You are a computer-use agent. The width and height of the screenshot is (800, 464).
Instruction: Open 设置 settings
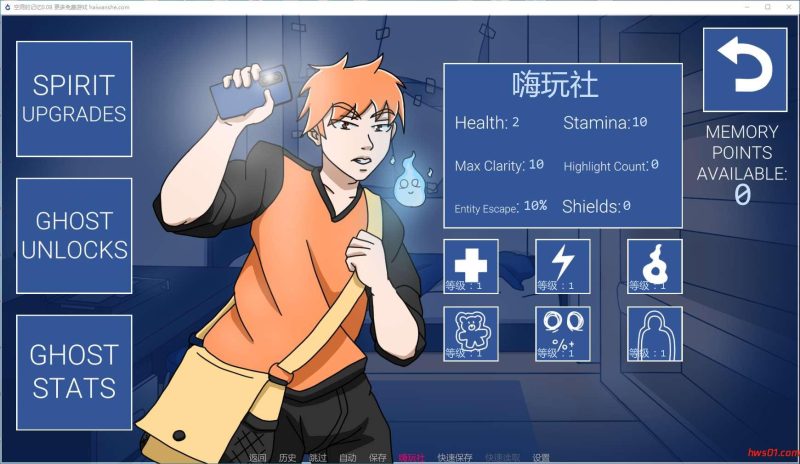coord(541,458)
